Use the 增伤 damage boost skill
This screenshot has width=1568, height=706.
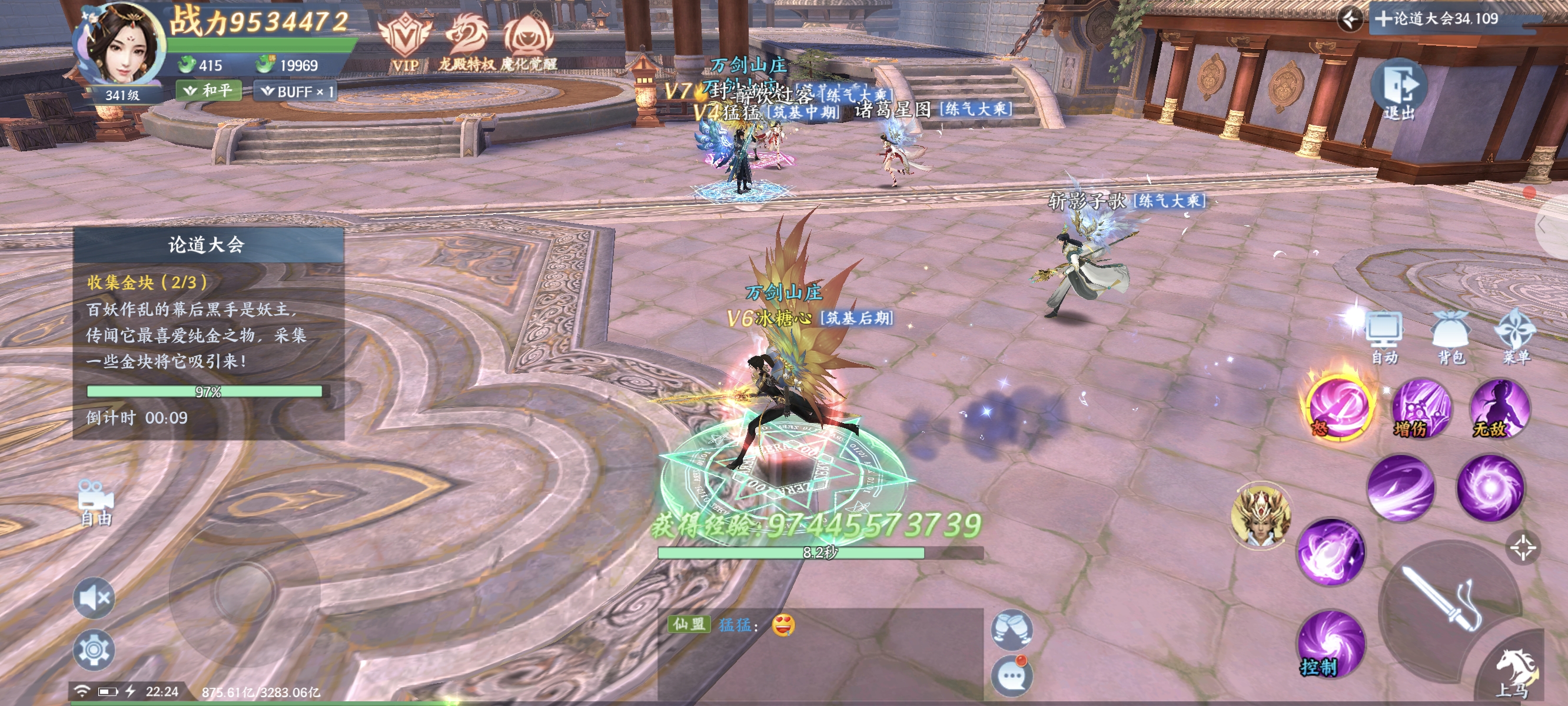coord(1421,408)
